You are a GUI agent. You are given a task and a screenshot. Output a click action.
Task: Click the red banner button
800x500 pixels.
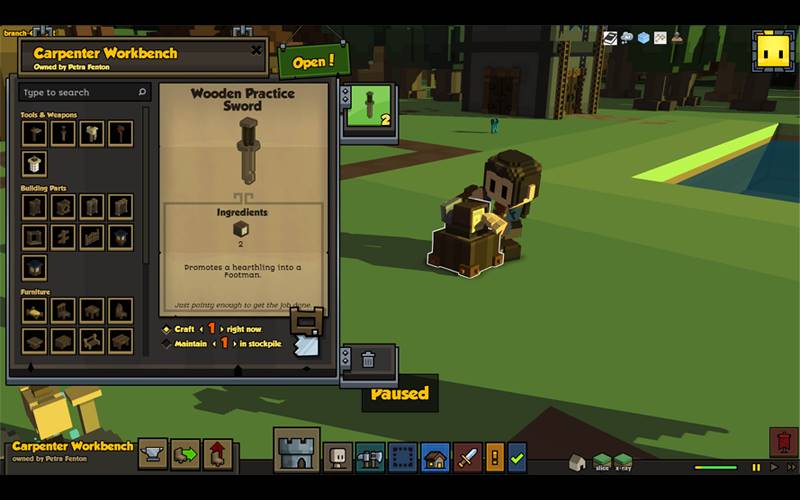coord(782,442)
